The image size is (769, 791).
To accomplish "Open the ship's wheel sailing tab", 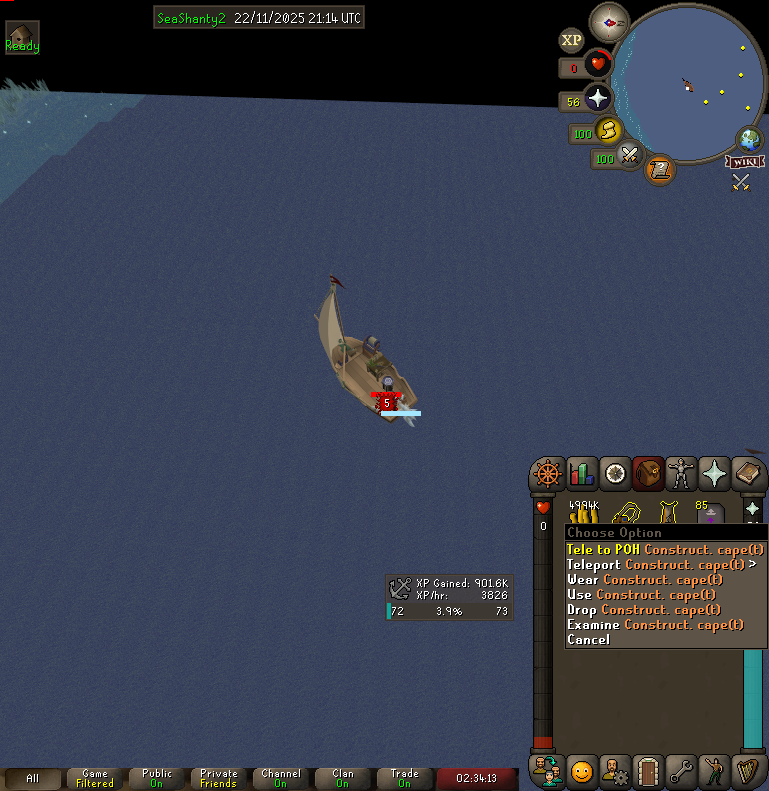I will [x=546, y=473].
